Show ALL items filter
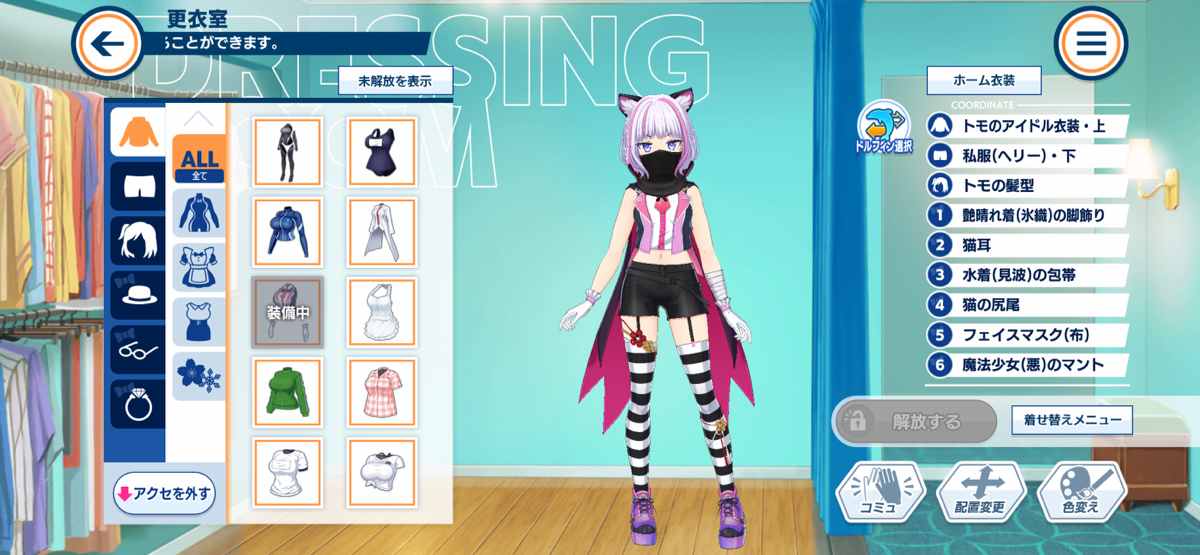1200x555 pixels. click(199, 161)
